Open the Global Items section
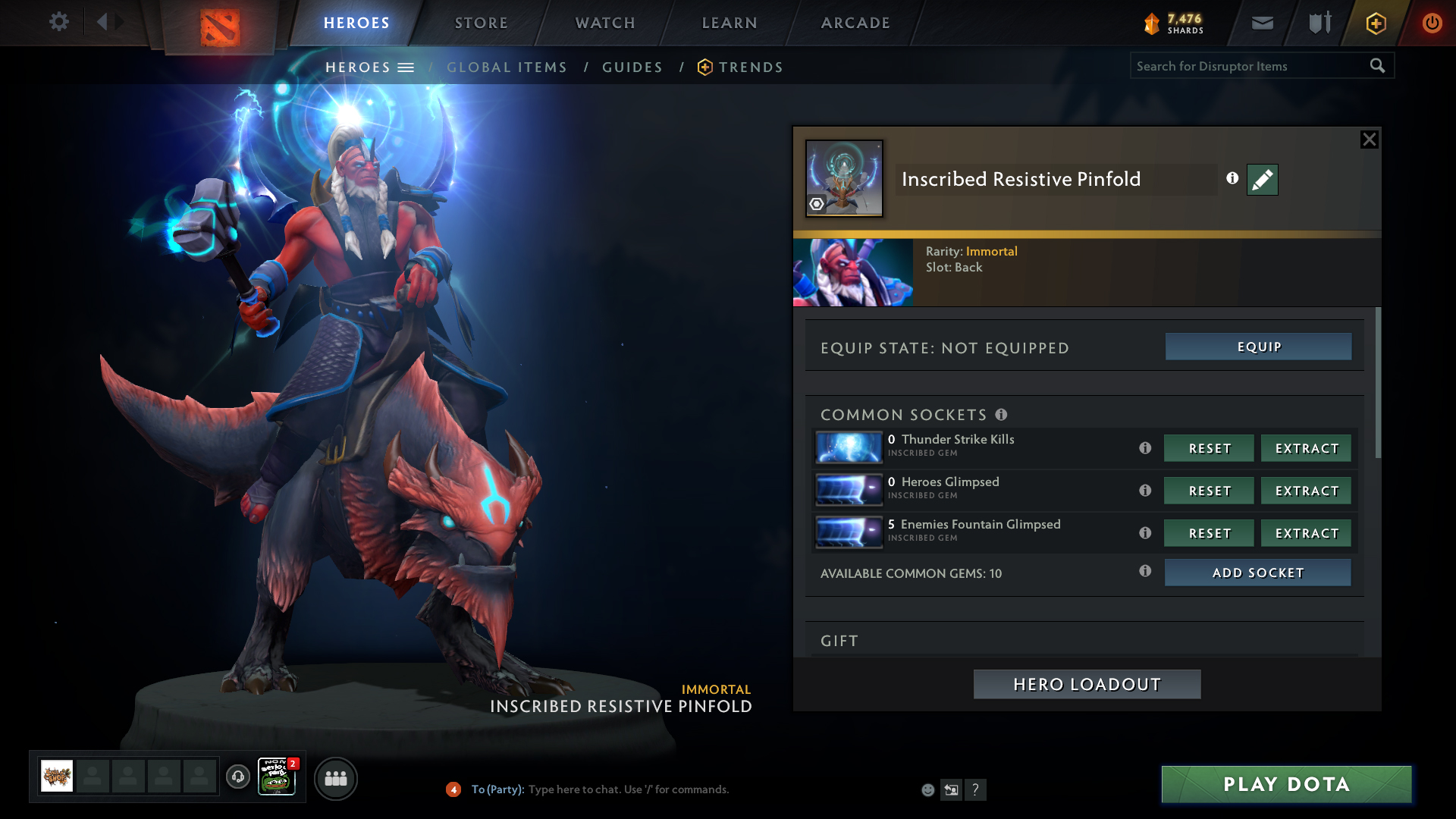The width and height of the screenshot is (1456, 819). point(507,67)
